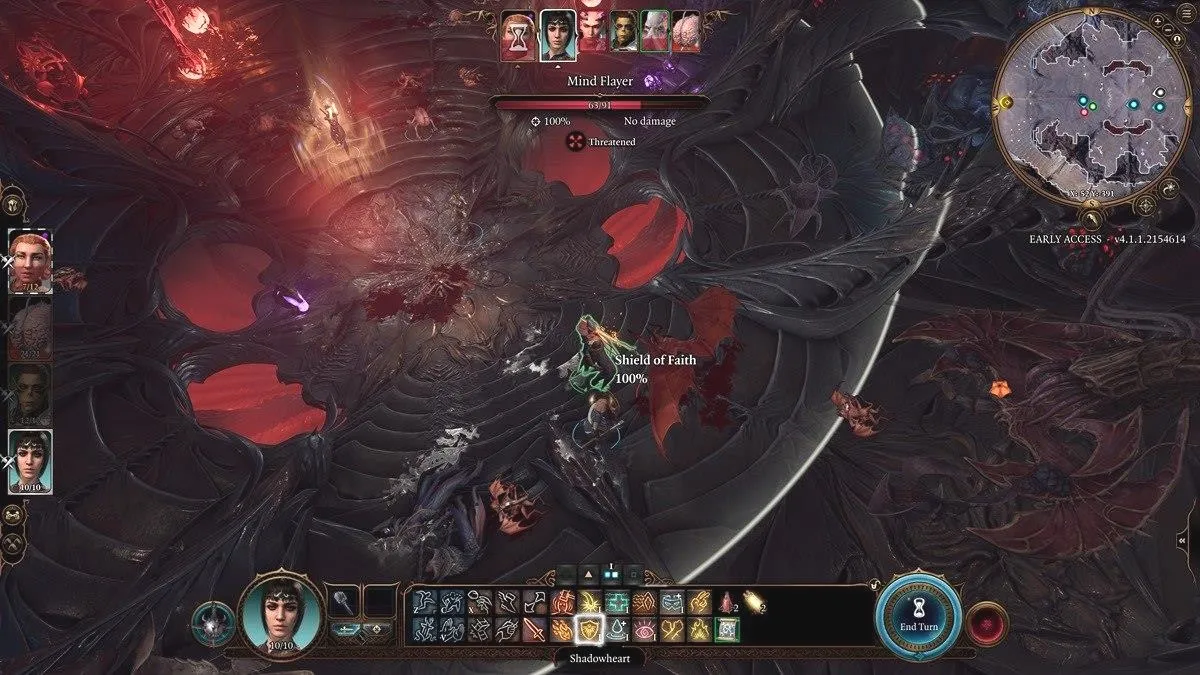Choose Shadowheart's portrait in the party list
This screenshot has width=1200, height=675.
(x=30, y=460)
